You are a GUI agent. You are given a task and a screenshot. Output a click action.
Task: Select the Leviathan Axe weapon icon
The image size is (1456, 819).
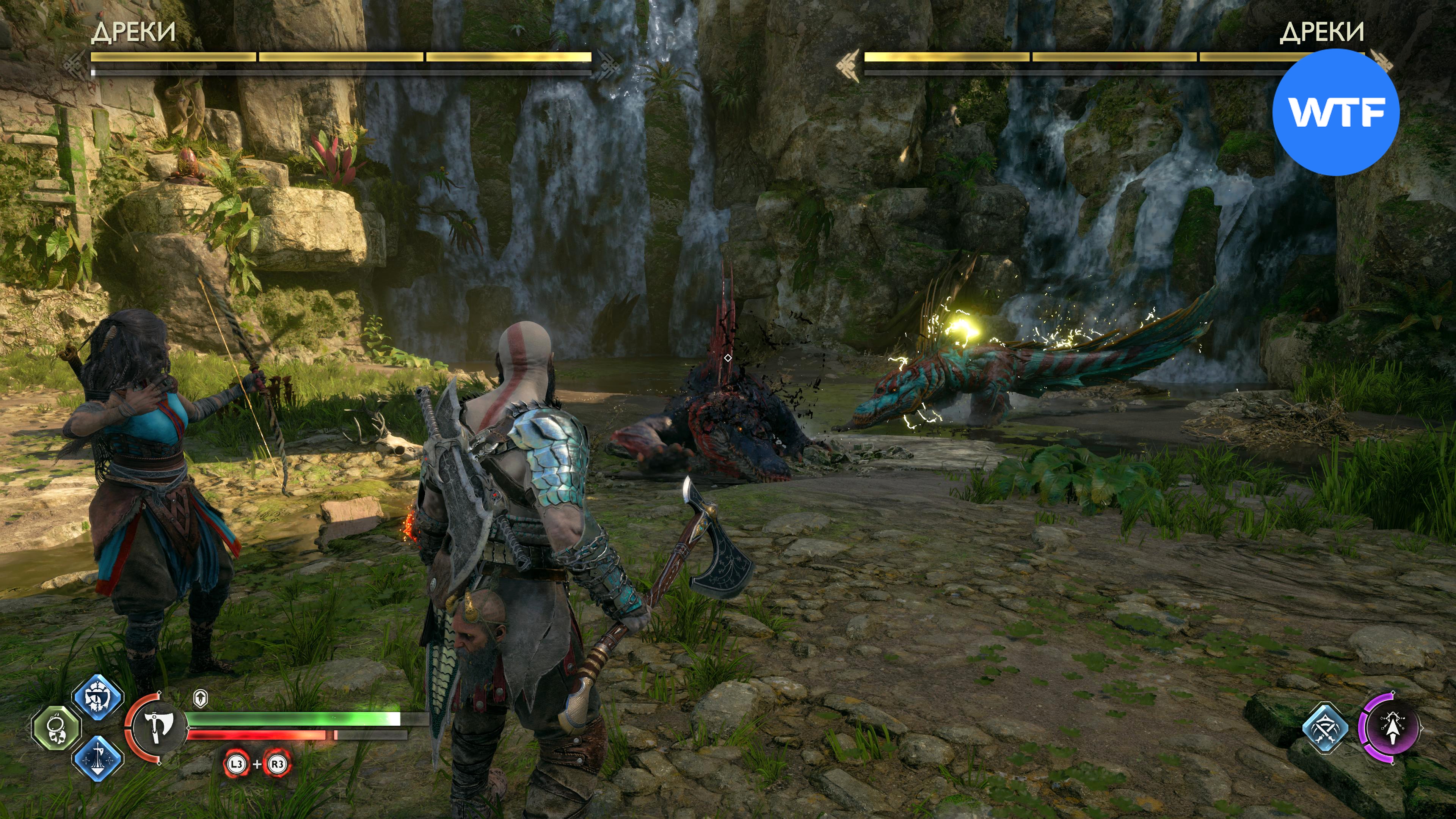pyautogui.click(x=156, y=728)
